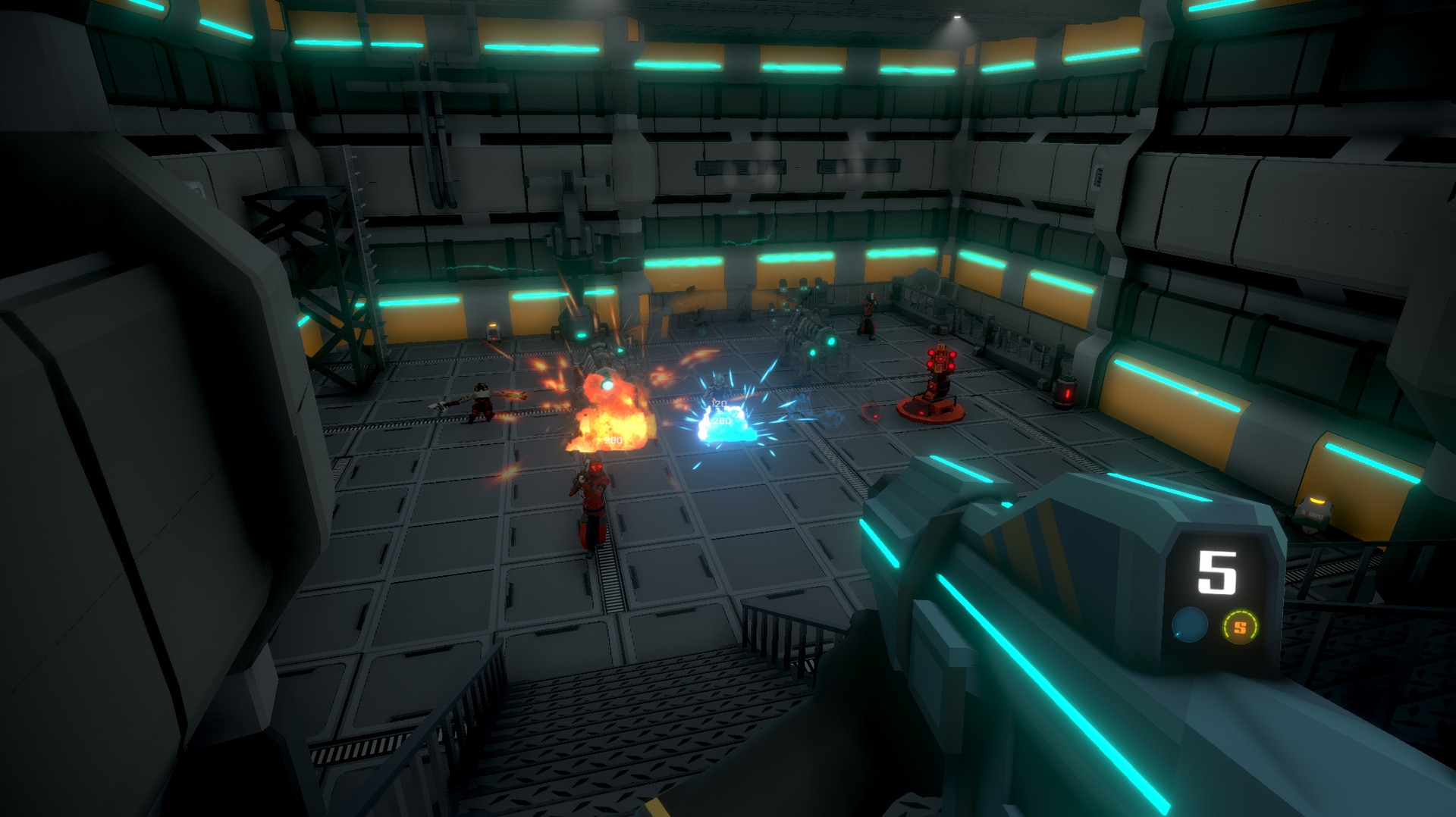Screen dimensions: 1456x817
Task: Click the white ammo counter showing 5
Action: [x=1216, y=573]
